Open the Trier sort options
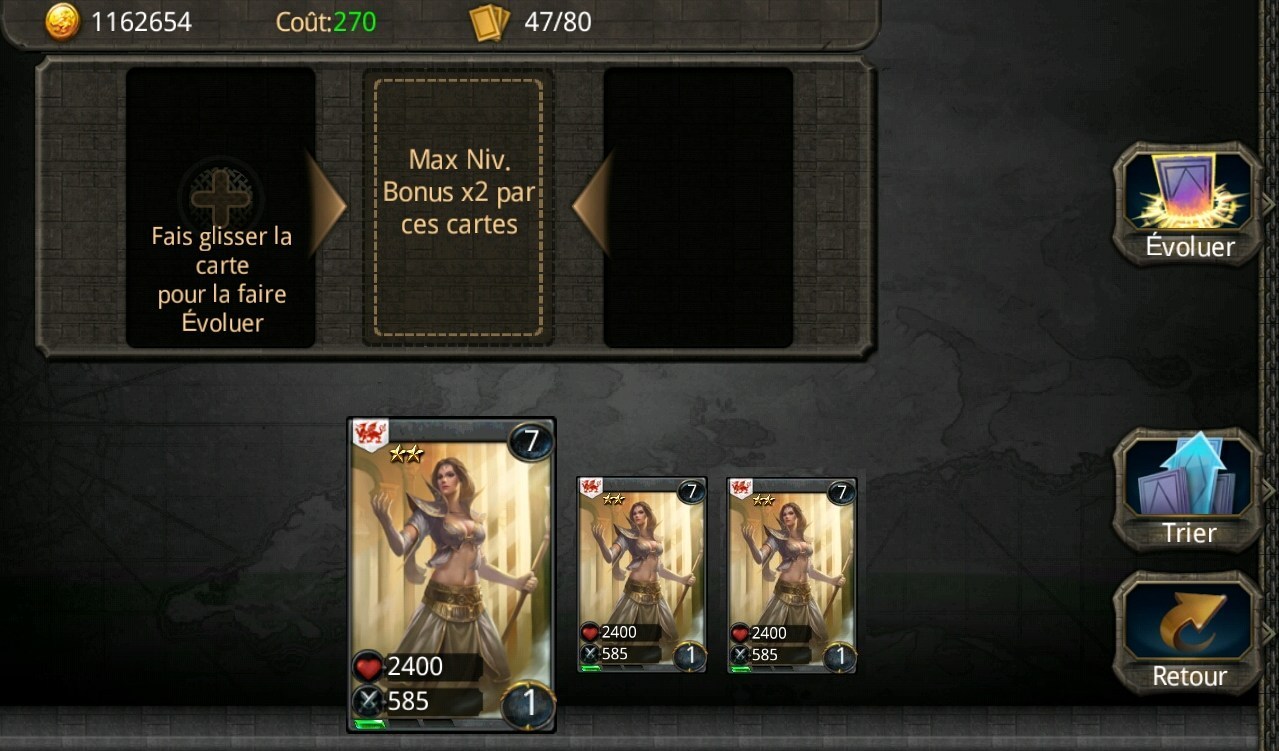Viewport: 1279px width, 751px height. pos(1189,491)
